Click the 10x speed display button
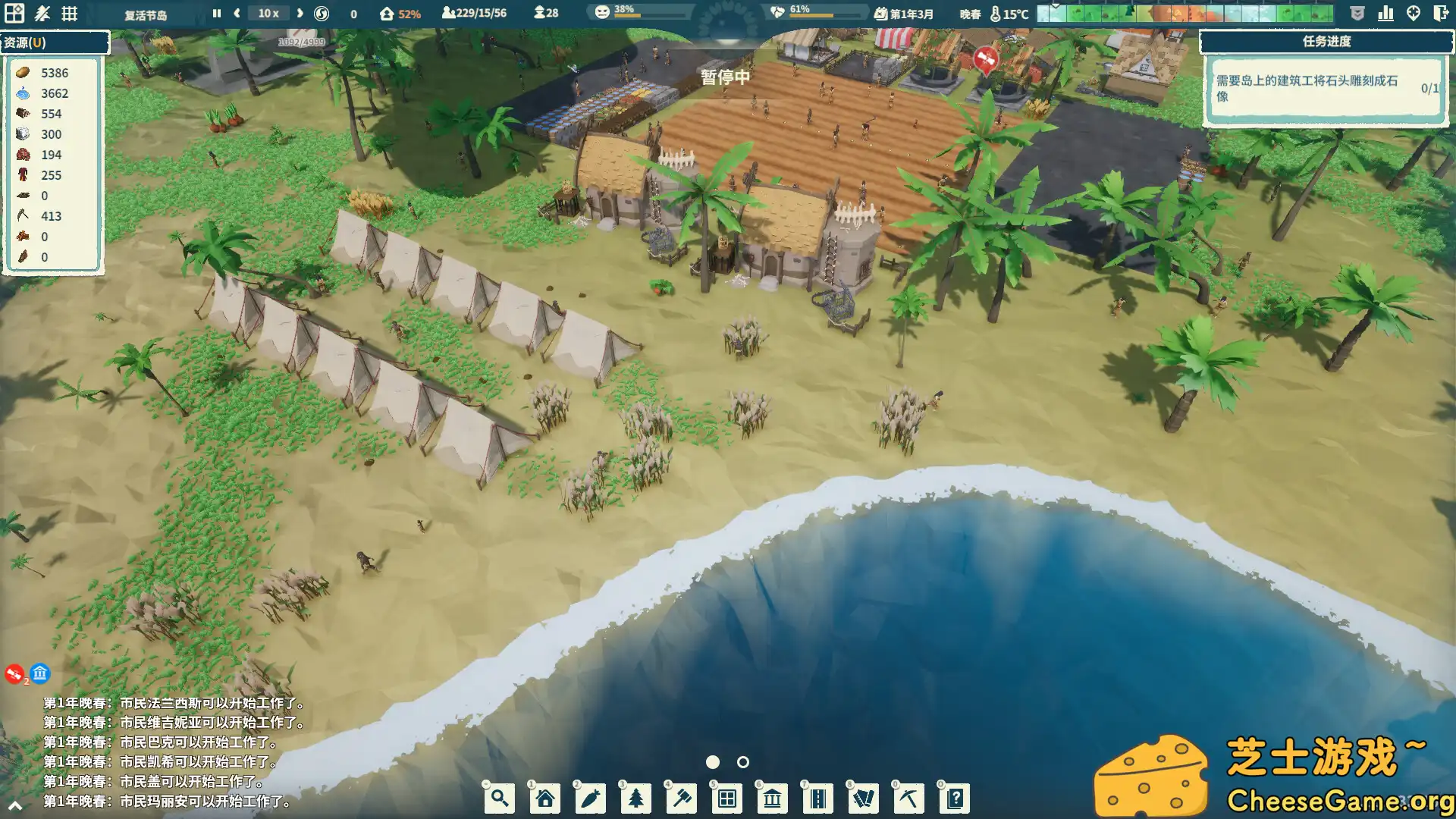The width and height of the screenshot is (1456, 819). point(268,13)
